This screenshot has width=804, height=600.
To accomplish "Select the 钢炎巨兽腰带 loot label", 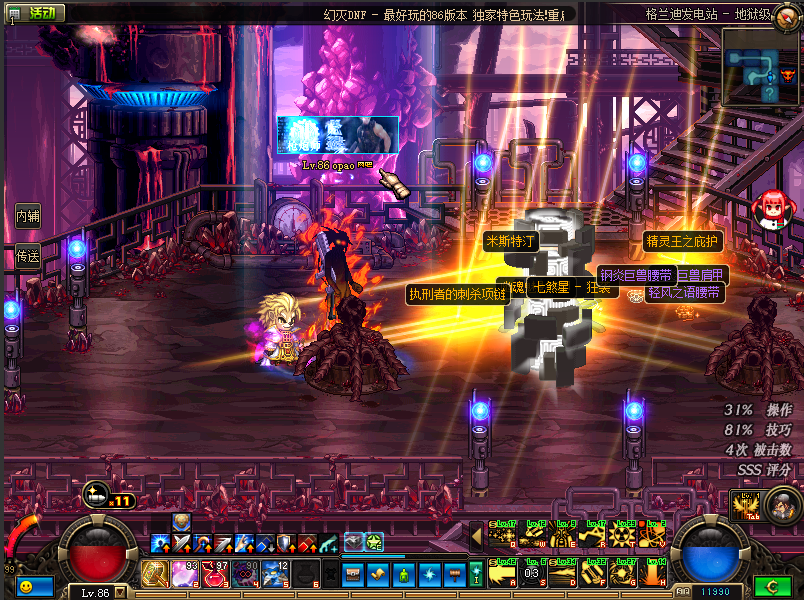I will [x=636, y=274].
